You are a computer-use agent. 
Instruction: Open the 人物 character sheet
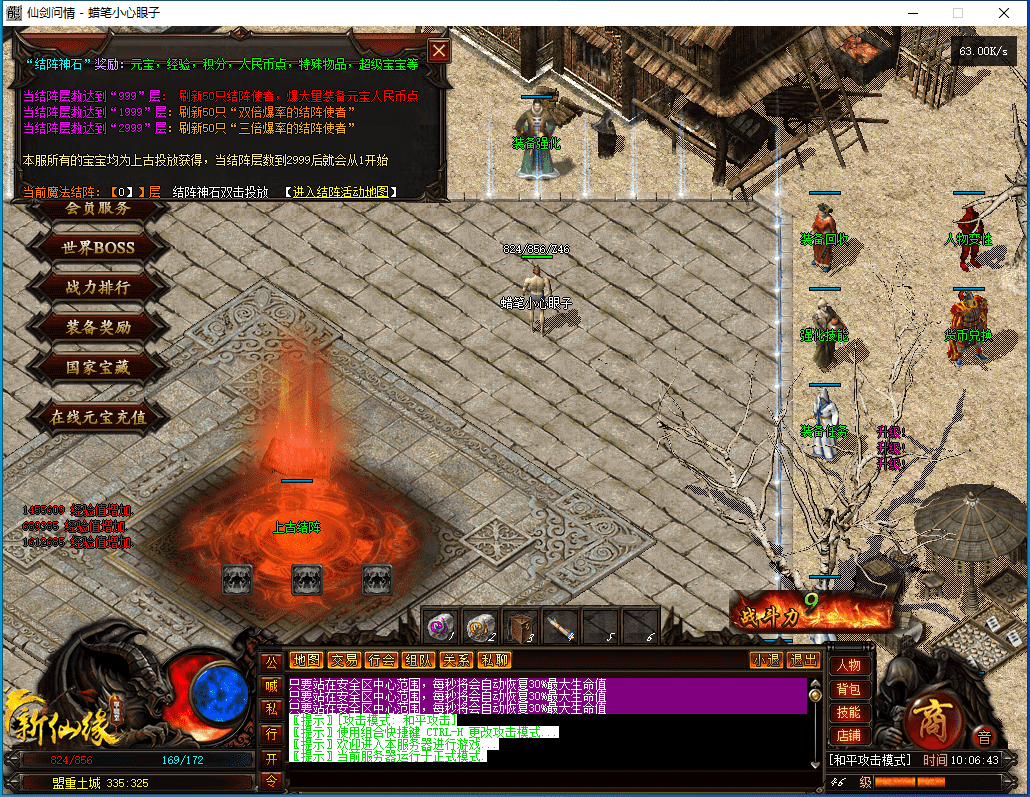(x=848, y=666)
